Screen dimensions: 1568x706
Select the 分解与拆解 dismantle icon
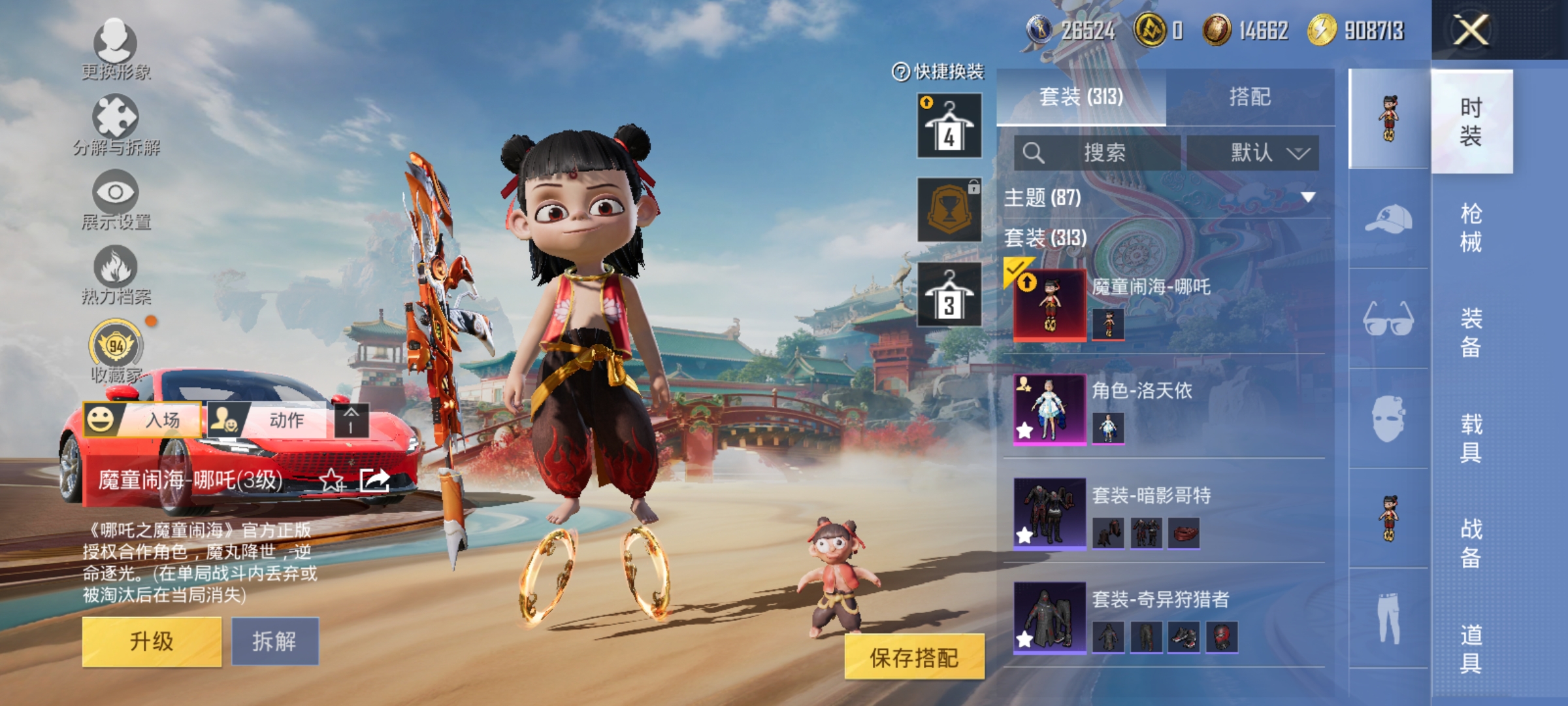[114, 126]
